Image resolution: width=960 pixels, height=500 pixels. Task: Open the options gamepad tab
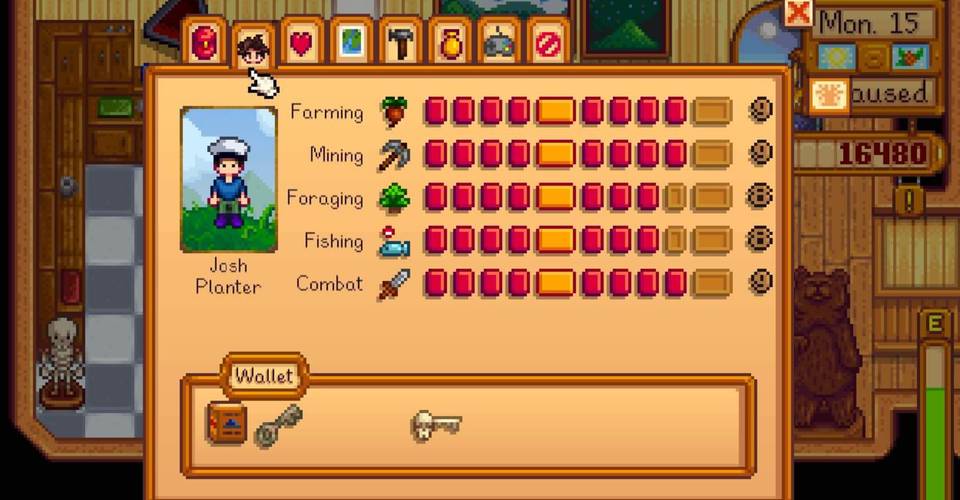[x=499, y=43]
